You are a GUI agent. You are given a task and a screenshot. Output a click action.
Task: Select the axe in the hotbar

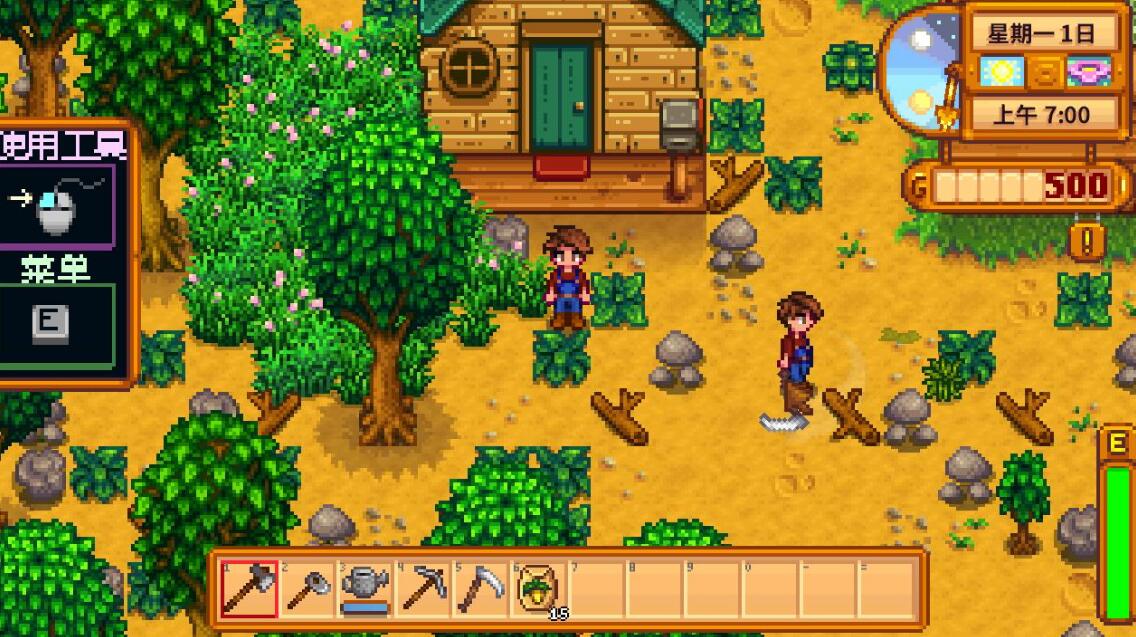(x=249, y=589)
